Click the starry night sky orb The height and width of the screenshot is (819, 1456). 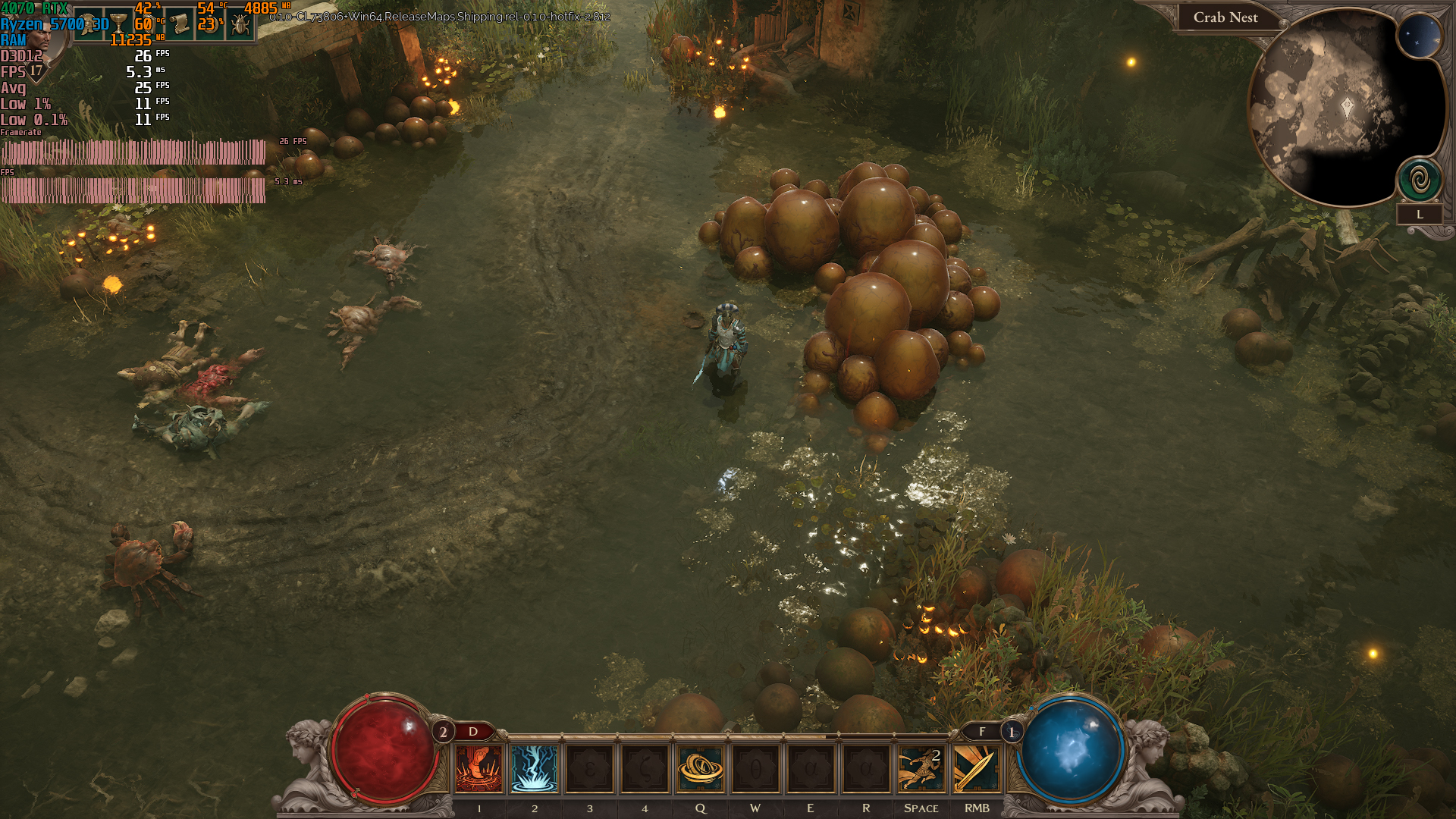[x=1418, y=36]
